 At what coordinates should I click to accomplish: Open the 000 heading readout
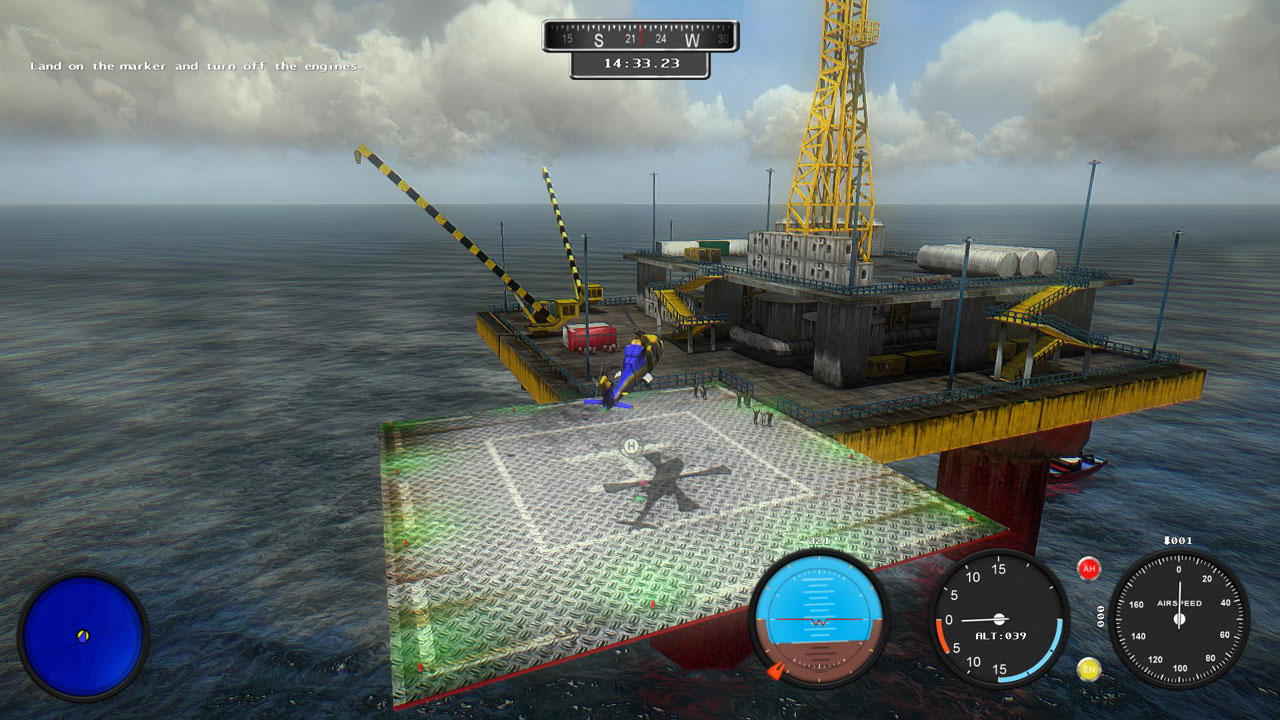(1101, 615)
